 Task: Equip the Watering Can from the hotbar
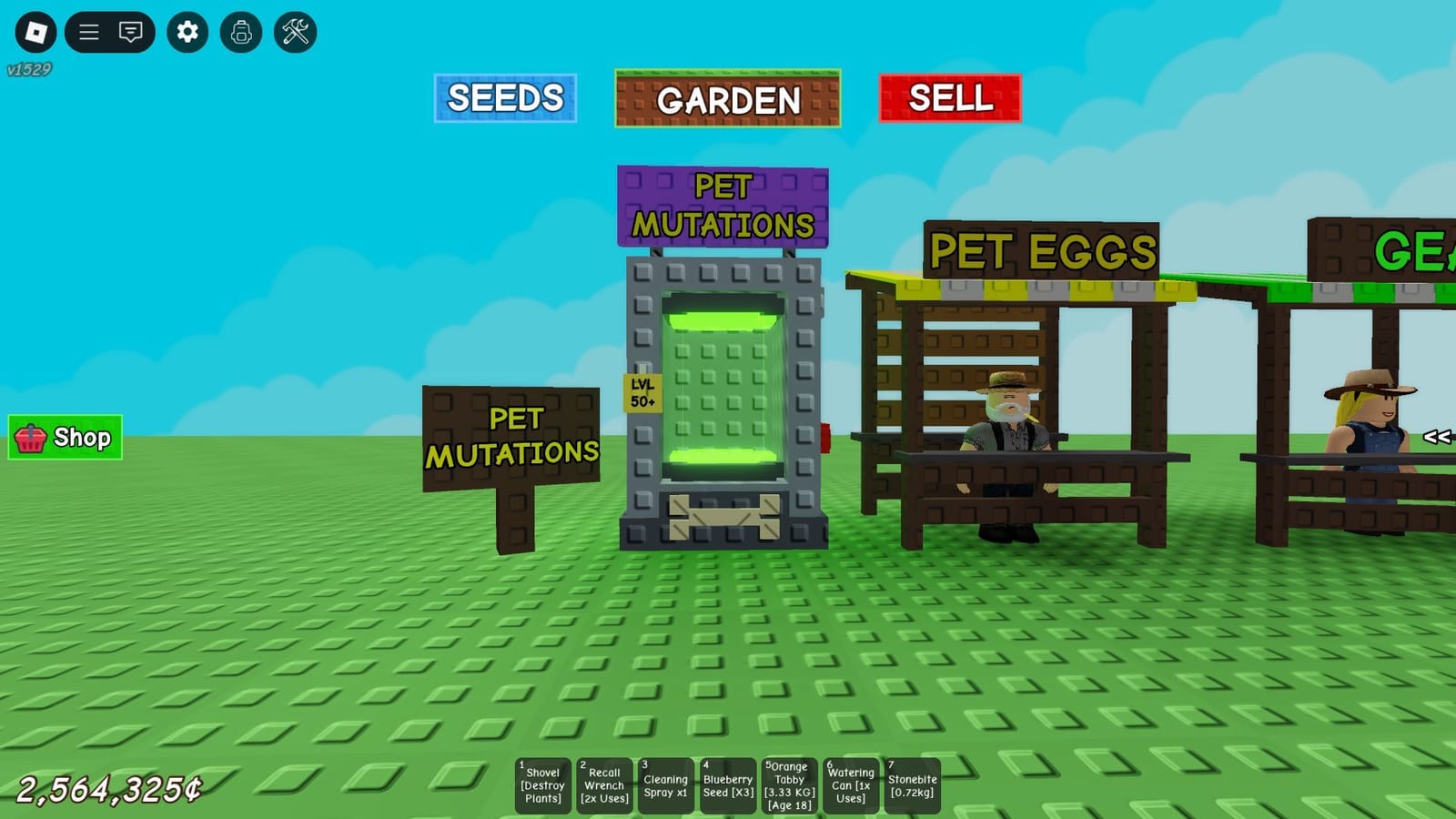(851, 784)
